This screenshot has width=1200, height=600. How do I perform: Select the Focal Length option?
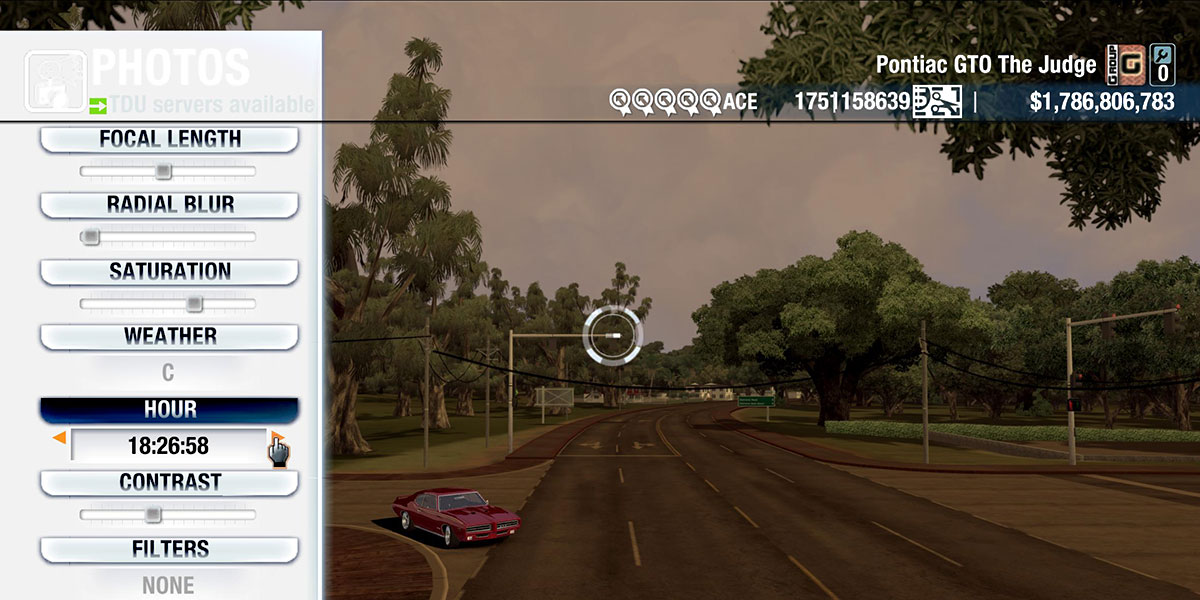tap(169, 139)
